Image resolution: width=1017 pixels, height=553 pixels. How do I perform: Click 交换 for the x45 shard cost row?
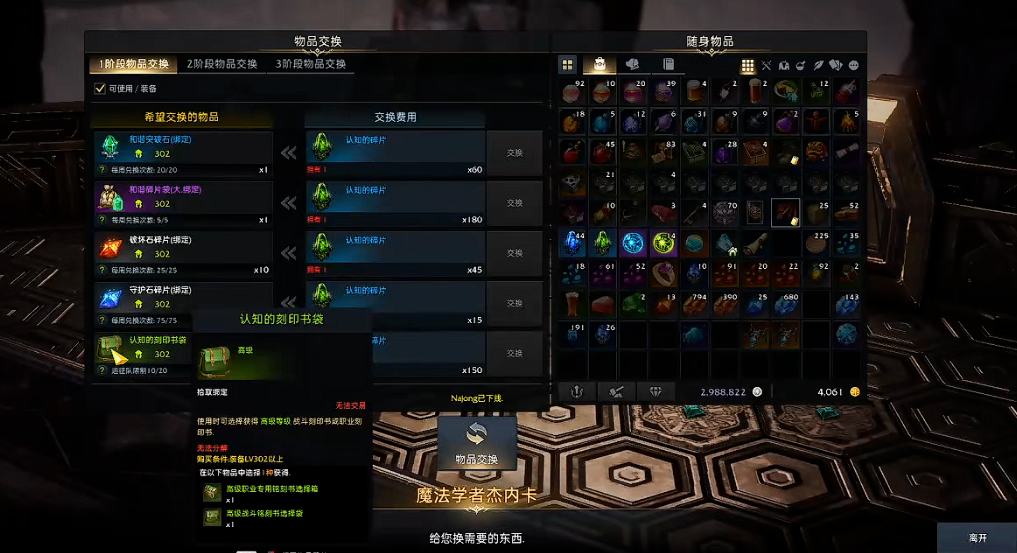(514, 253)
